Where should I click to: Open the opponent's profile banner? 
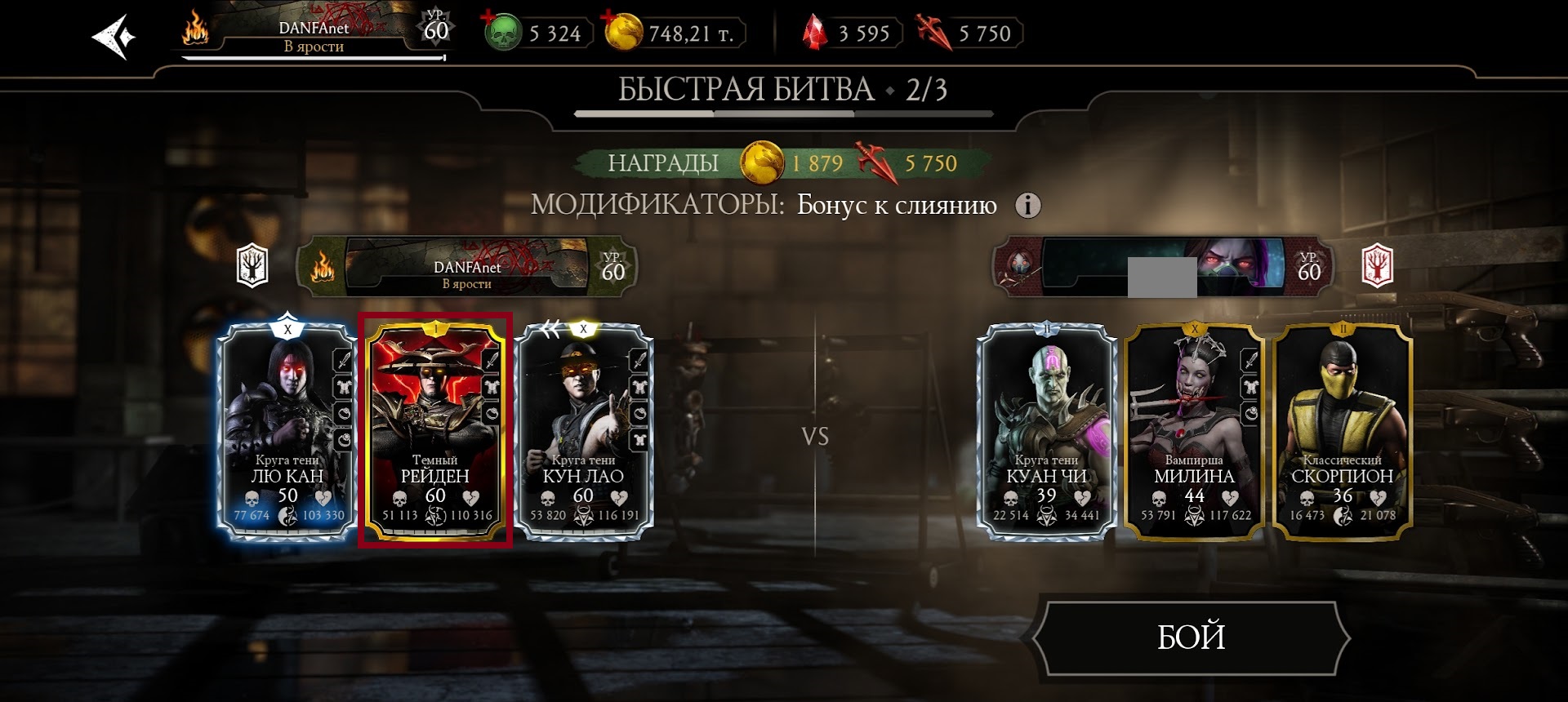pyautogui.click(x=1161, y=267)
